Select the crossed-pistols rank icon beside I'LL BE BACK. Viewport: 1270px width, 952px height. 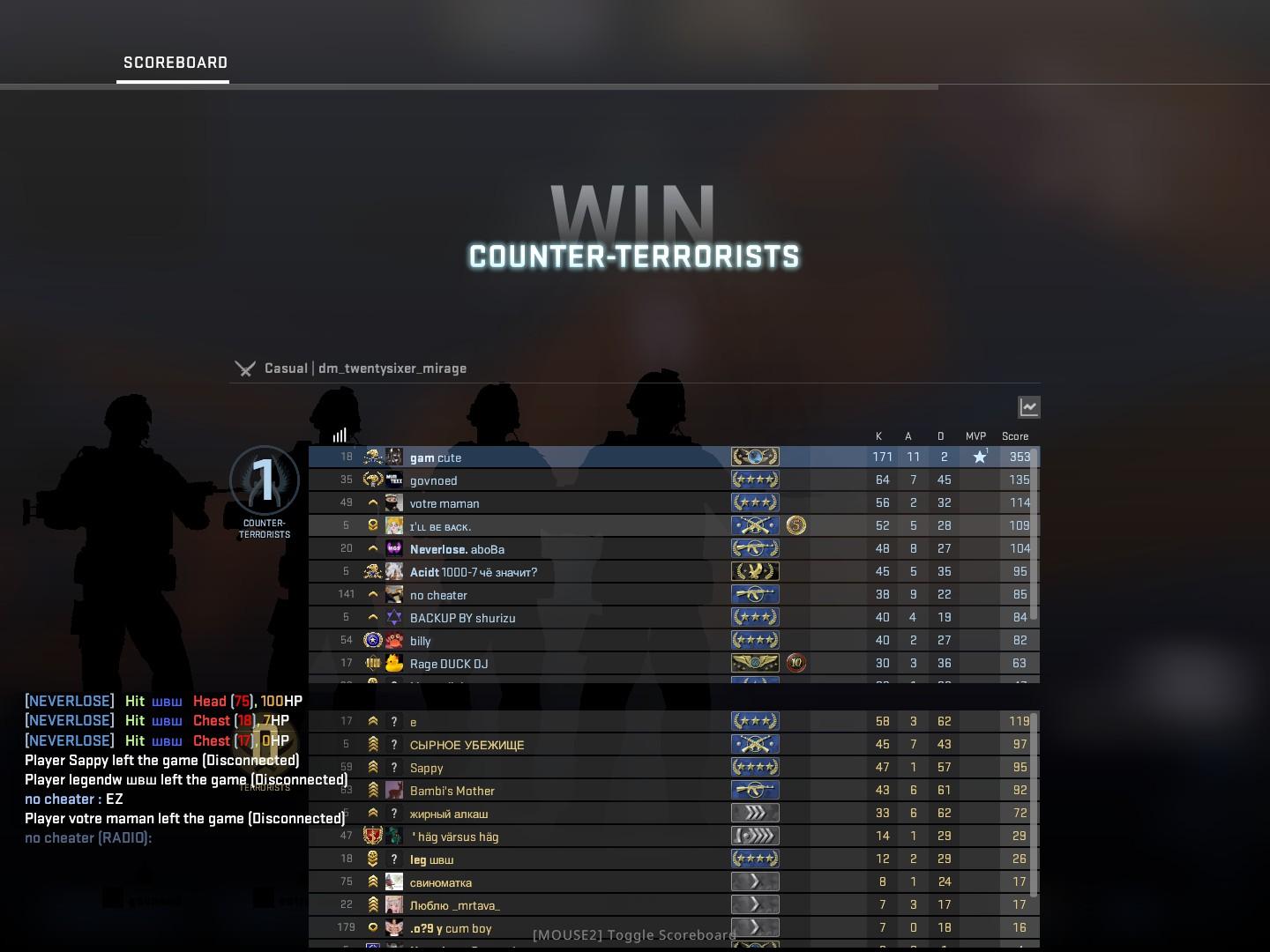tap(754, 524)
